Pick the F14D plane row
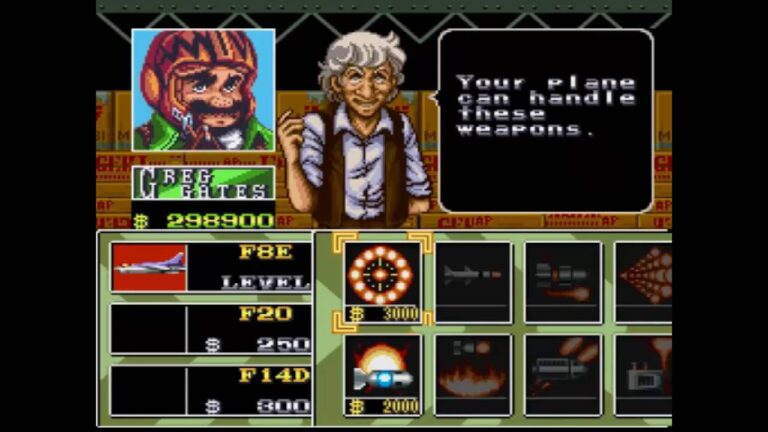Screen dimensions: 768x432 (x=210, y=391)
